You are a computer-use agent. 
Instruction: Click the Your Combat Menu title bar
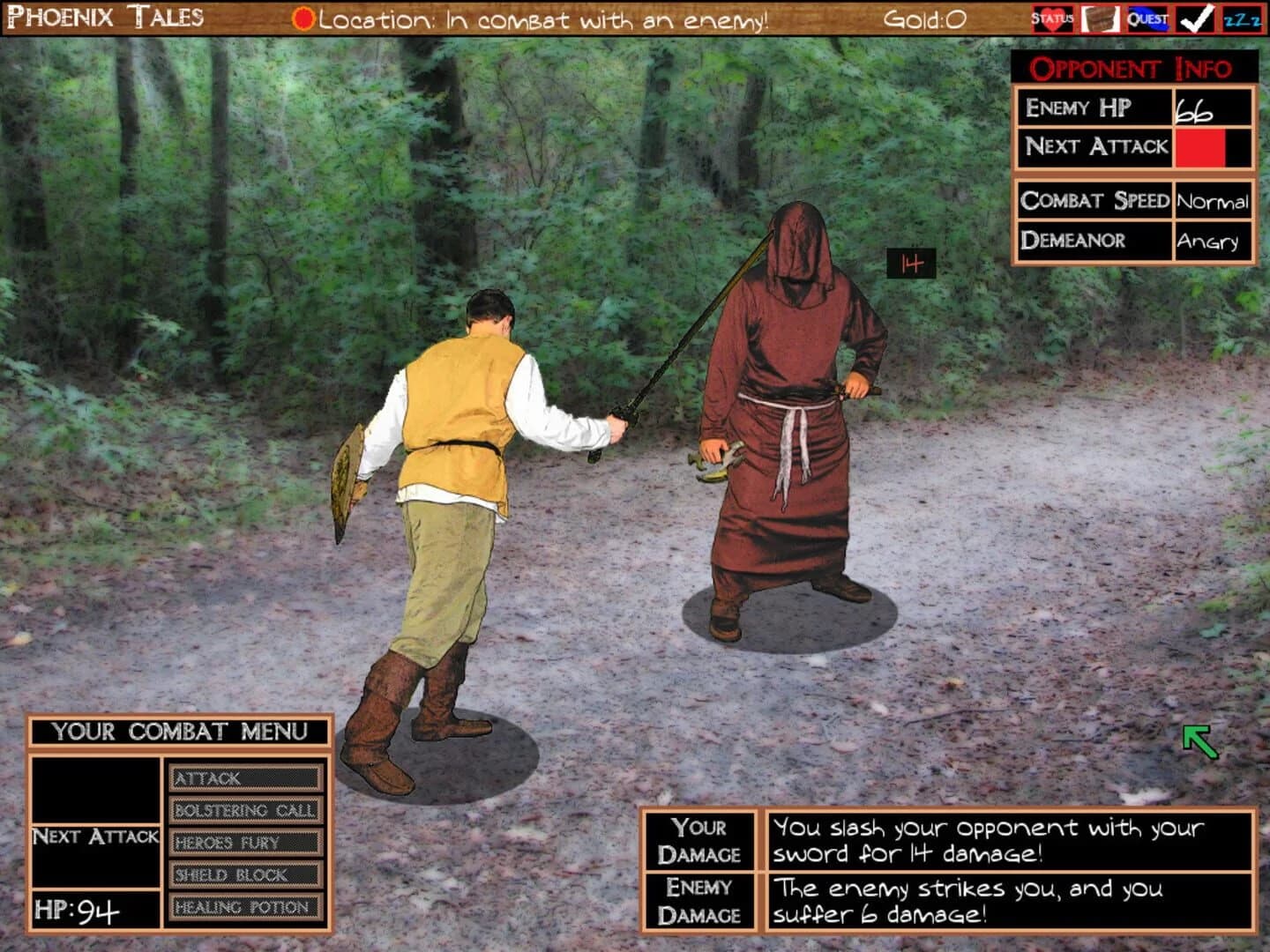[x=181, y=729]
